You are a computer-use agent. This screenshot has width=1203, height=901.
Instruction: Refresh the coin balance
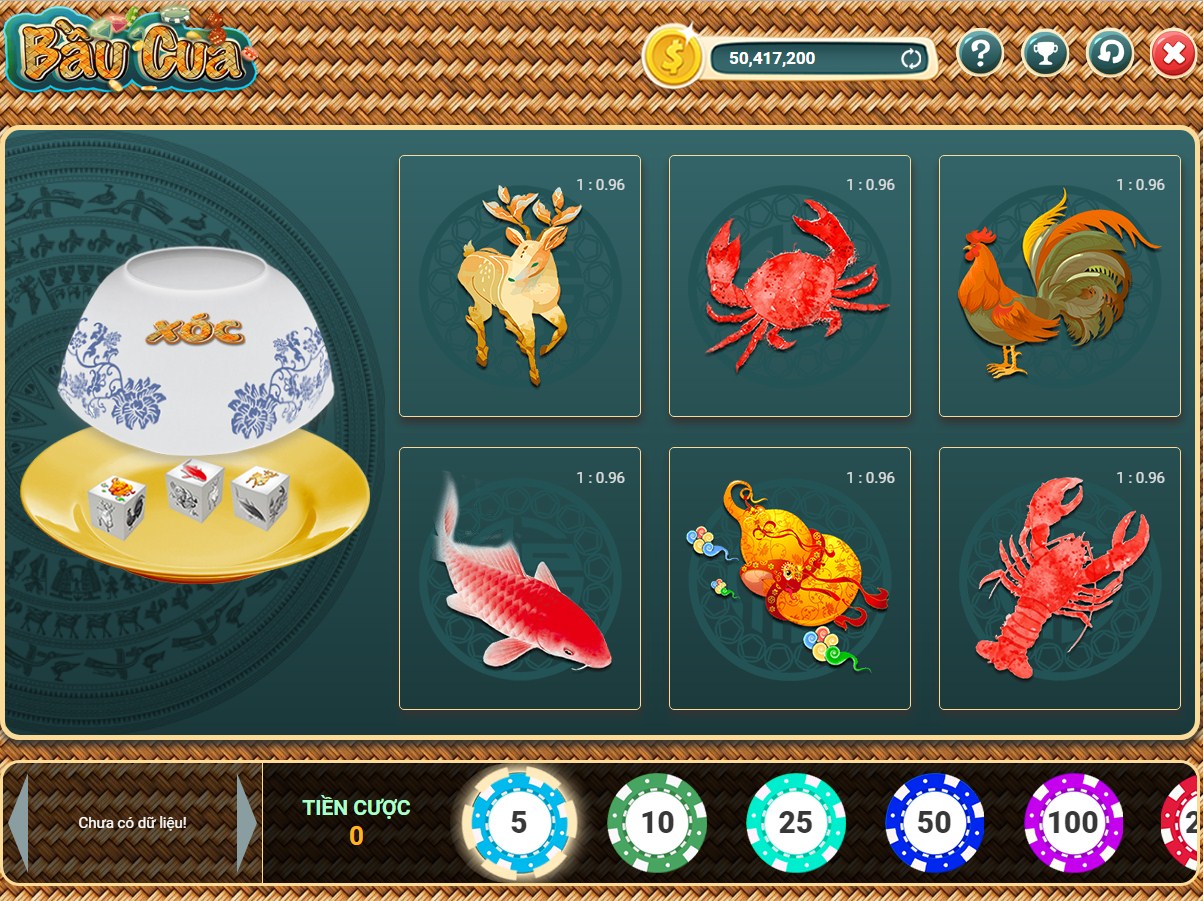[911, 59]
